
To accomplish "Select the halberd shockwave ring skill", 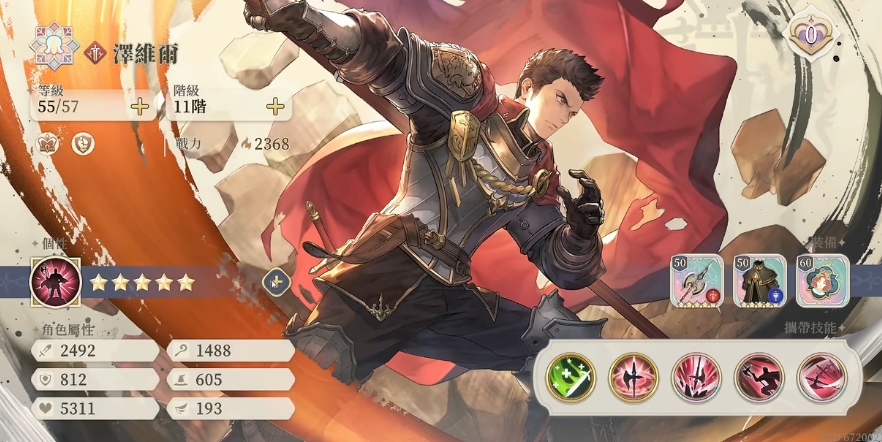I will [x=633, y=377].
